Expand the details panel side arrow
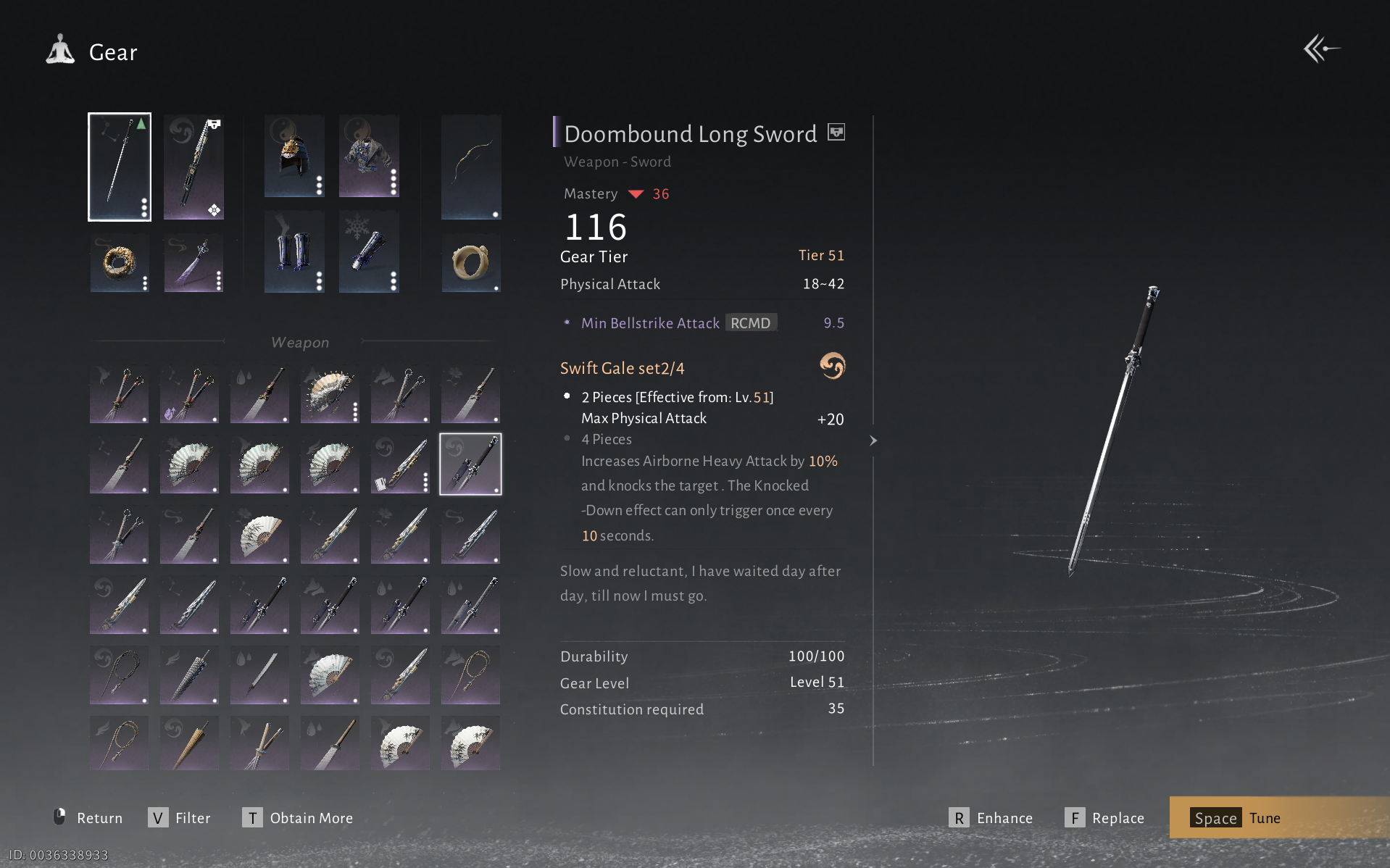This screenshot has width=1390, height=868. 873,441
